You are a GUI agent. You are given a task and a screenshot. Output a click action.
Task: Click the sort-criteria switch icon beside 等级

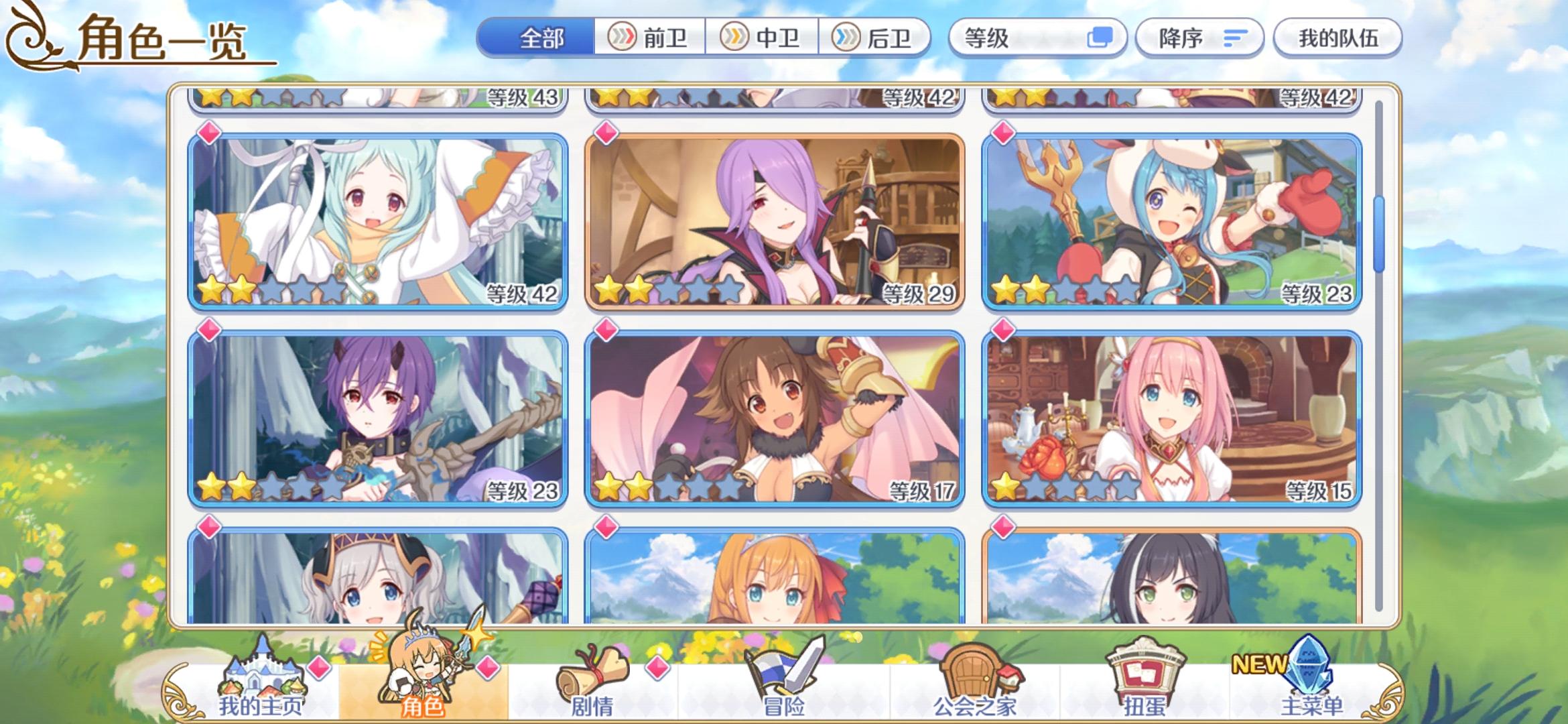click(x=1102, y=38)
